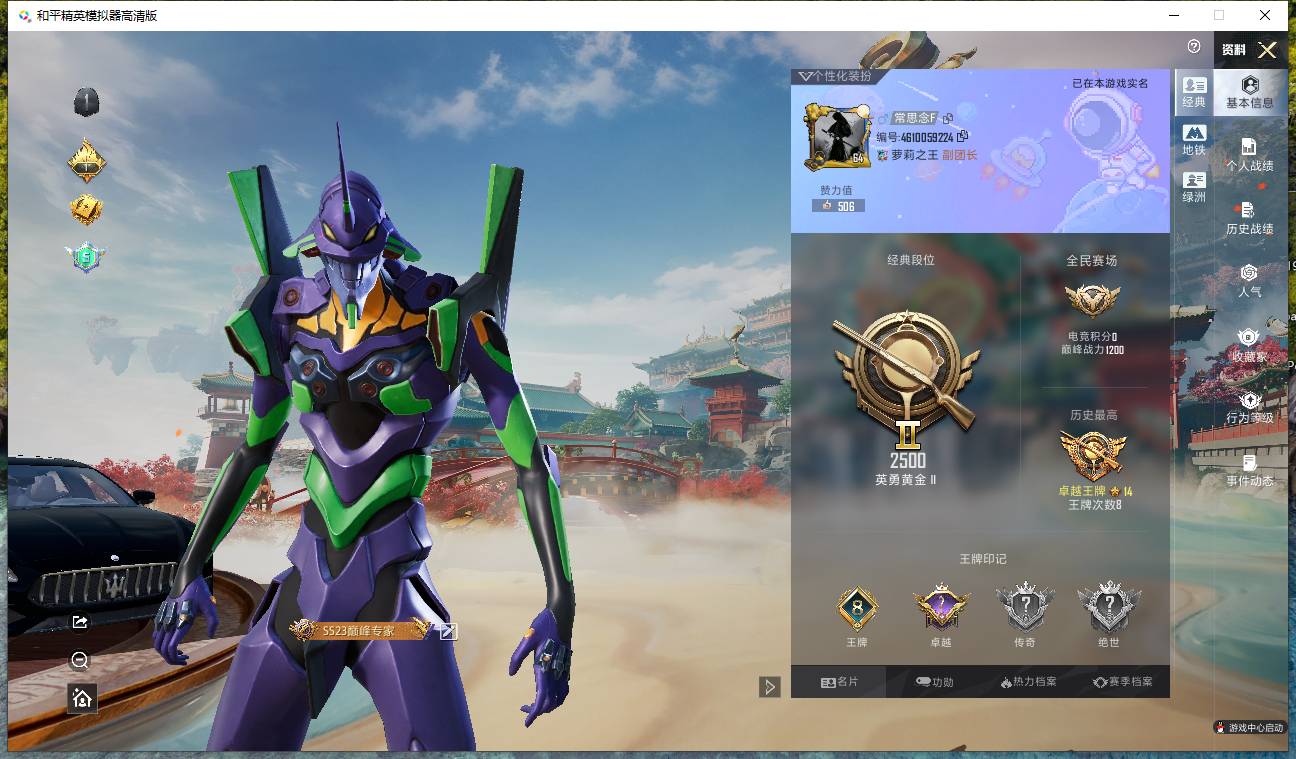The height and width of the screenshot is (759, 1296).
Task: Open the question mark help icon
Action: [x=1194, y=47]
